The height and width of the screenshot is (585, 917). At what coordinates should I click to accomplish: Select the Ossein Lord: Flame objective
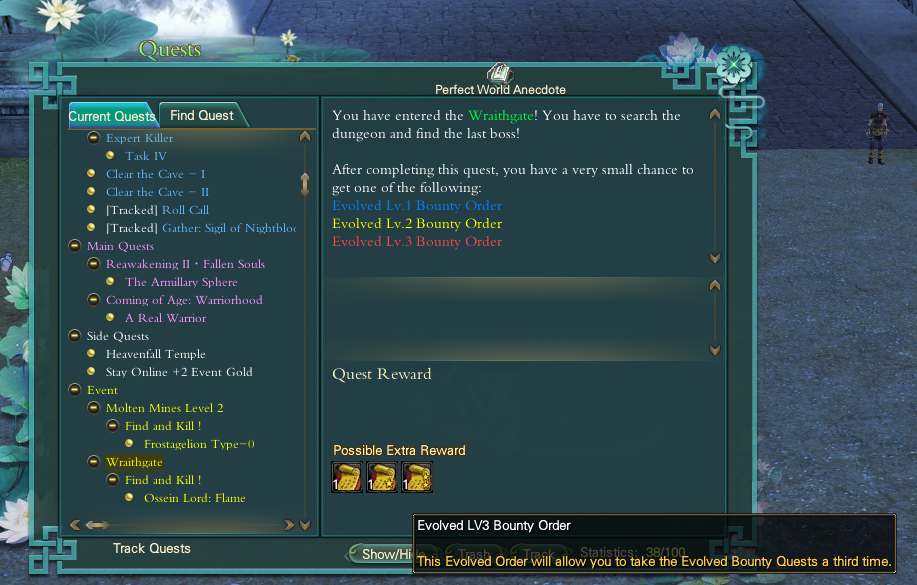[x=194, y=498]
